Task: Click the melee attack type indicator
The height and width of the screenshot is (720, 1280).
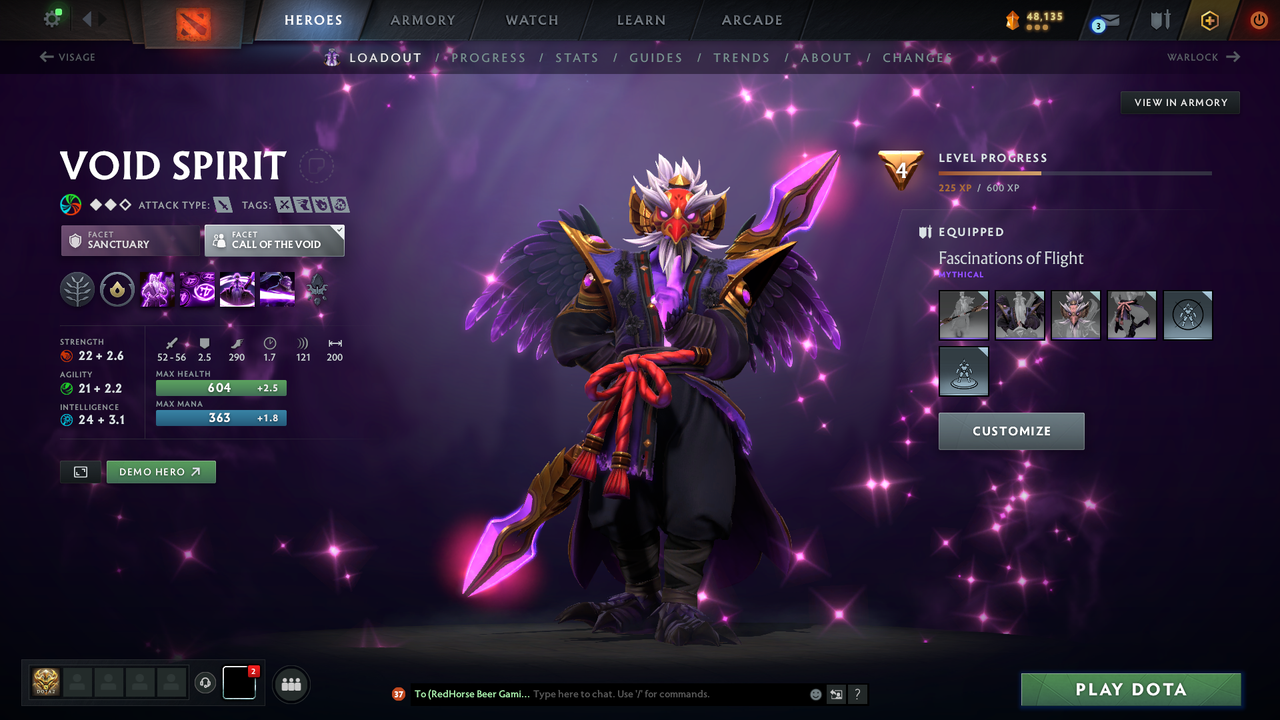Action: [x=222, y=204]
